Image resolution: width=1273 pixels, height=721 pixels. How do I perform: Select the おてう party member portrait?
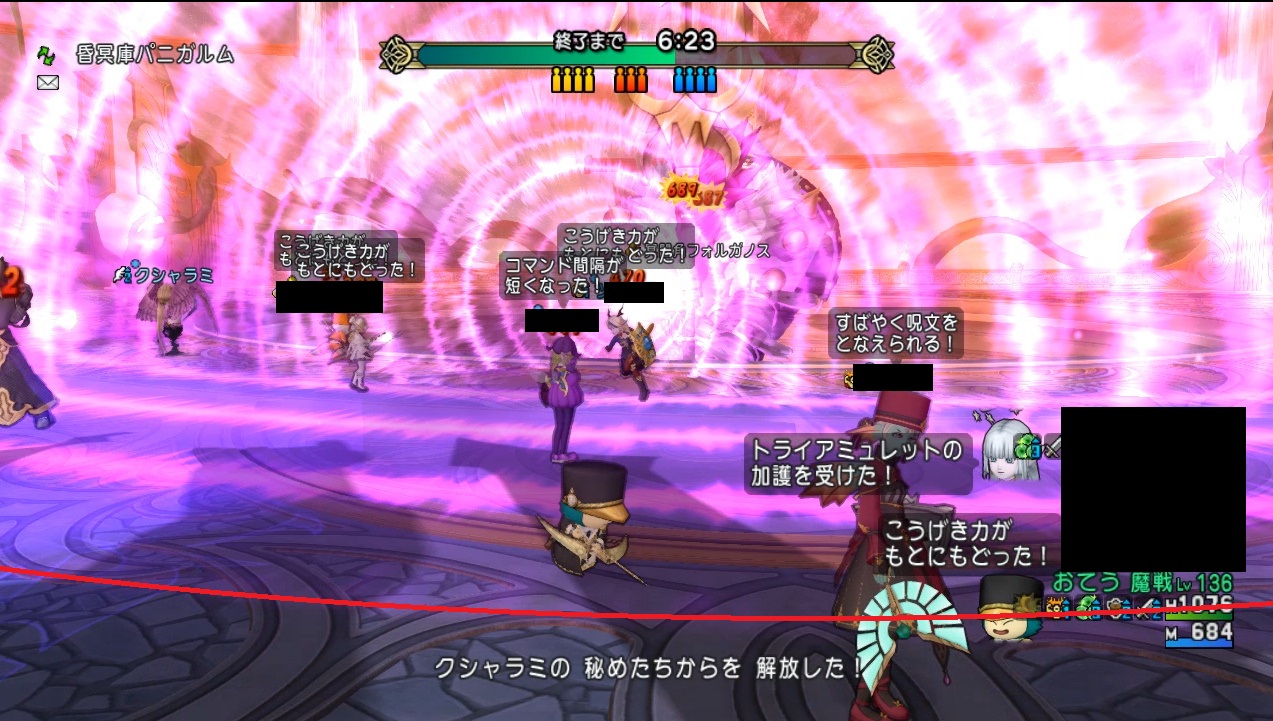point(1009,608)
